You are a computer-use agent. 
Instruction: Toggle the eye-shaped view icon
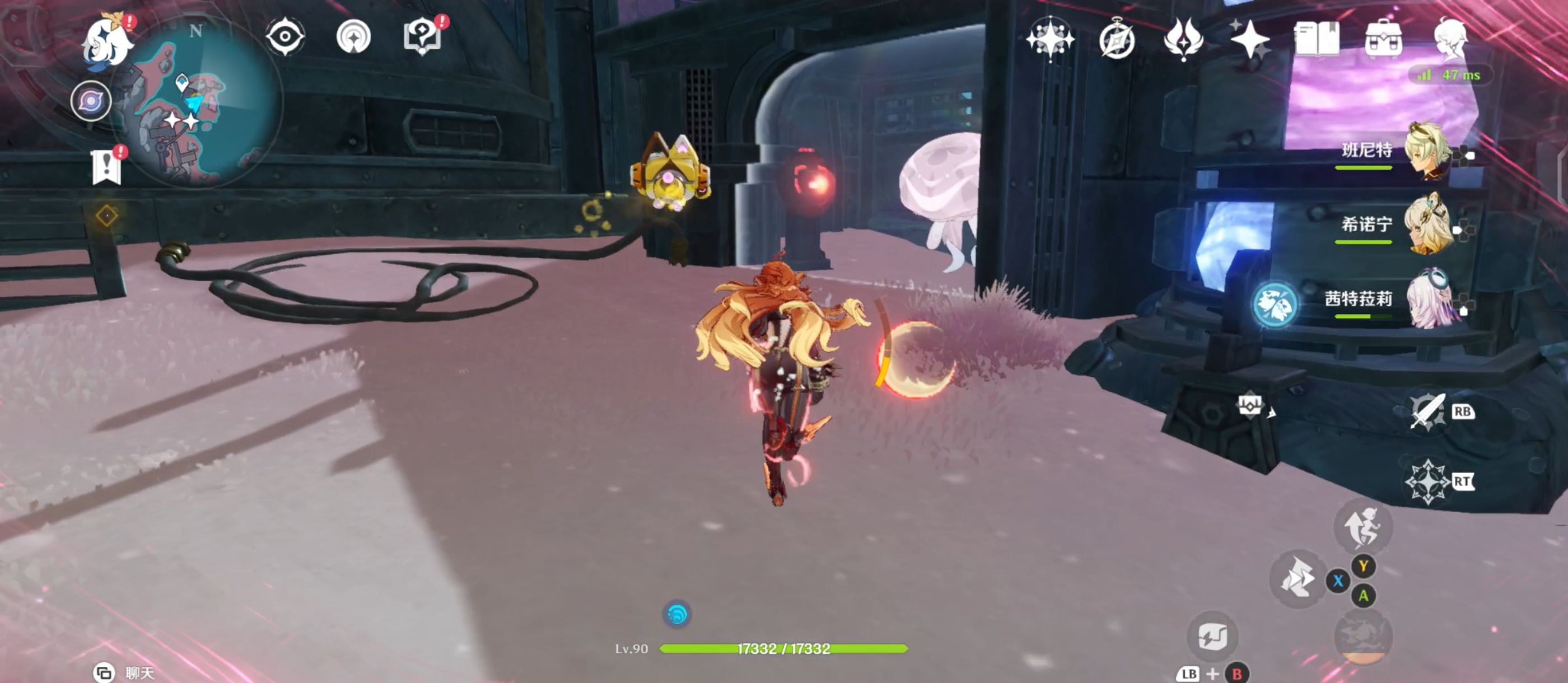[285, 36]
